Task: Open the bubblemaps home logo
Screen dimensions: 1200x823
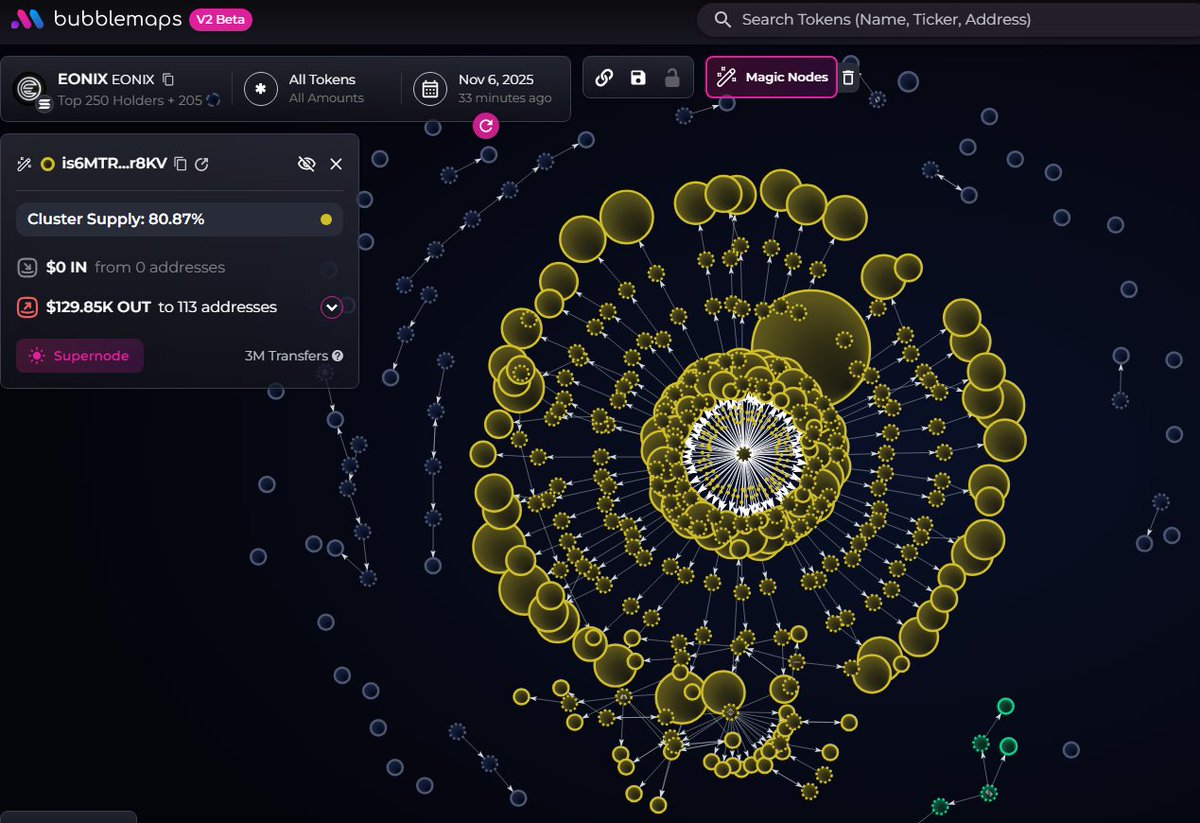Action: (x=98, y=19)
